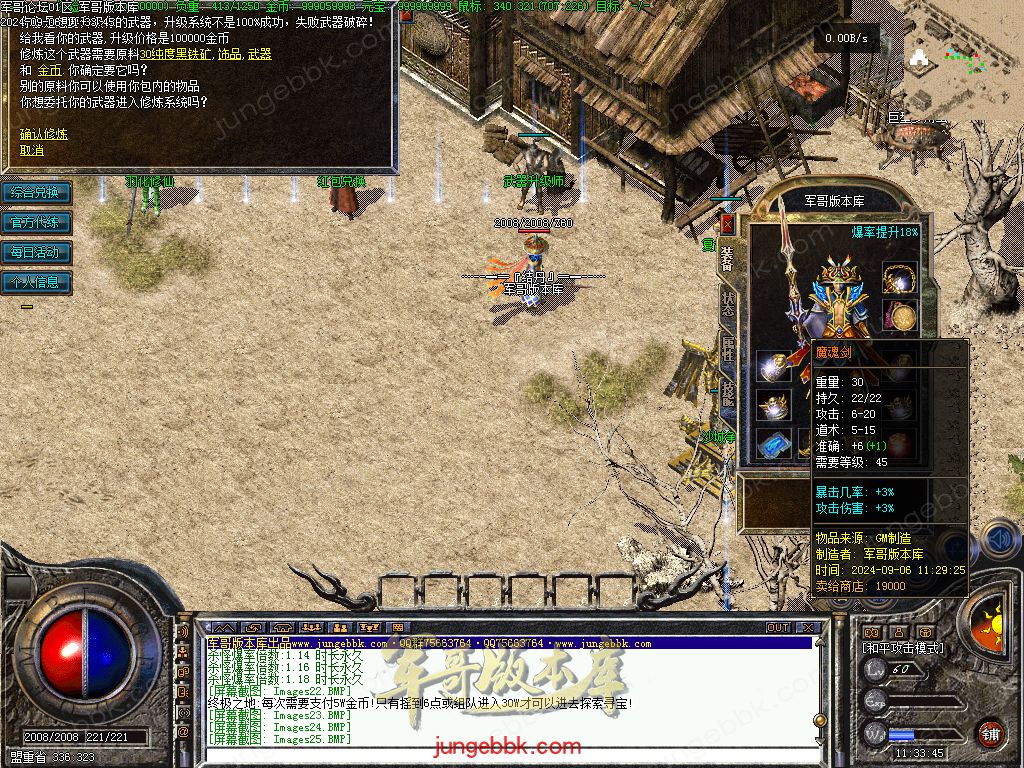
Task: Click the OUT button above chat
Action: click(x=778, y=627)
